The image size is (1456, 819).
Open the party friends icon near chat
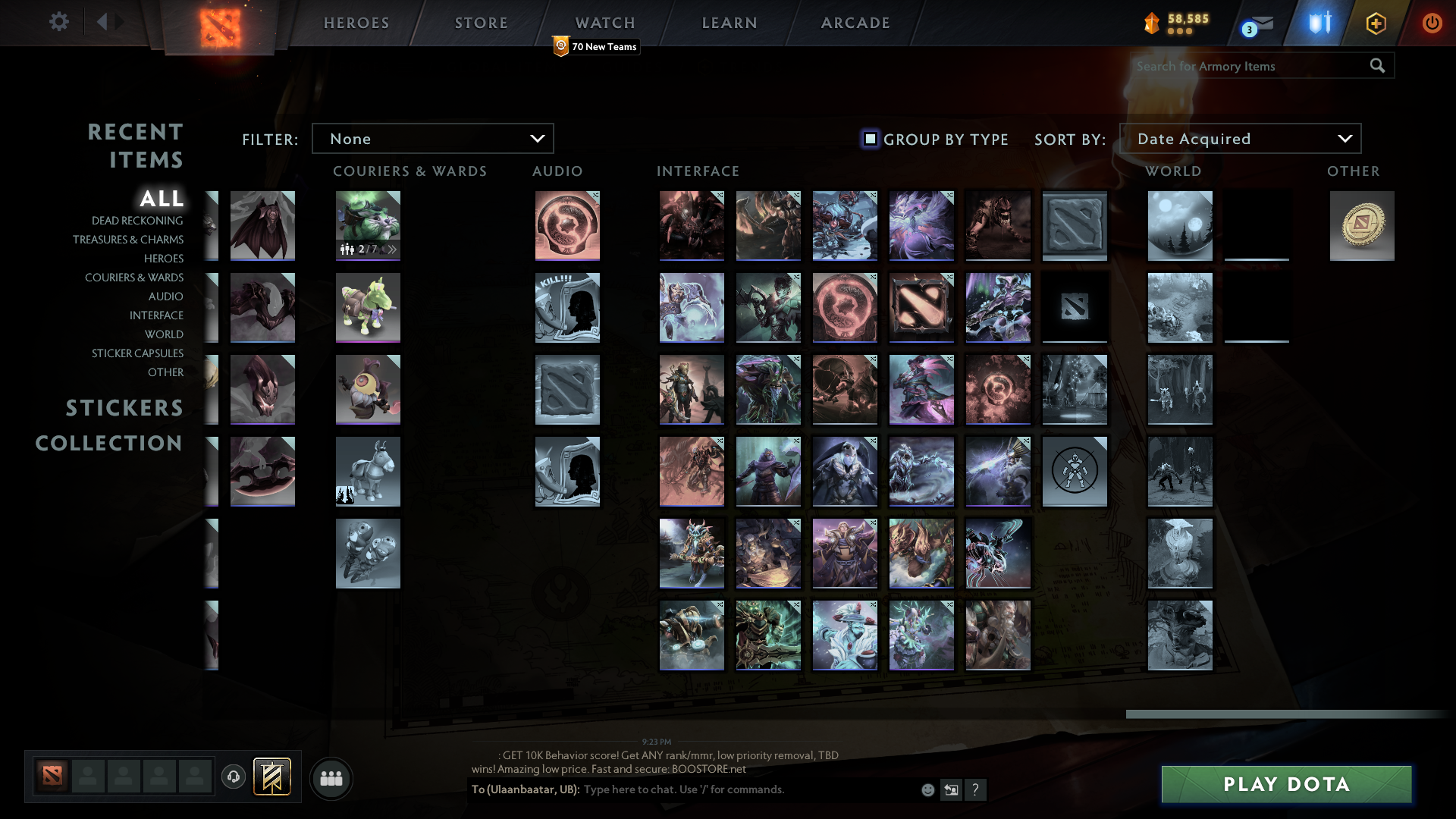pyautogui.click(x=331, y=777)
